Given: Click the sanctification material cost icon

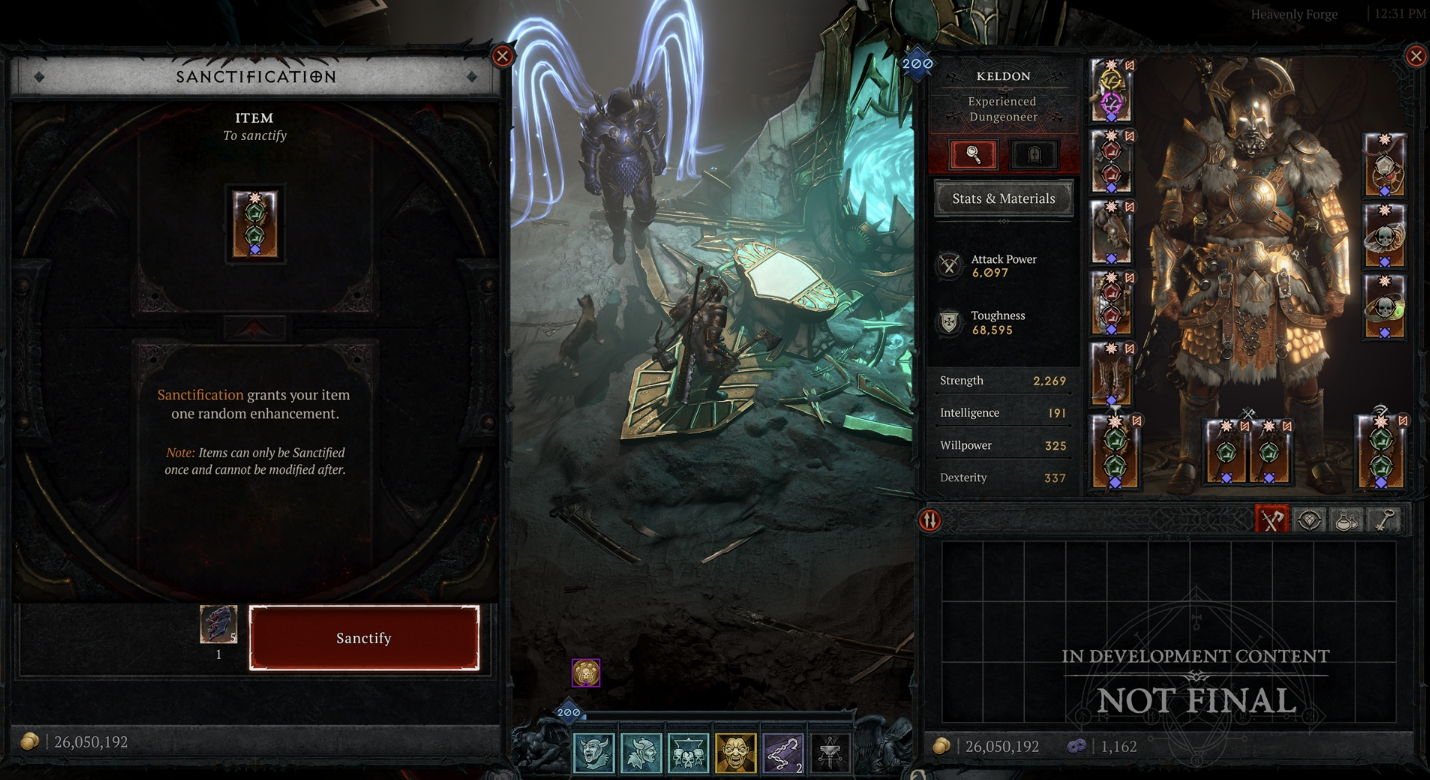Looking at the screenshot, I should pyautogui.click(x=218, y=625).
